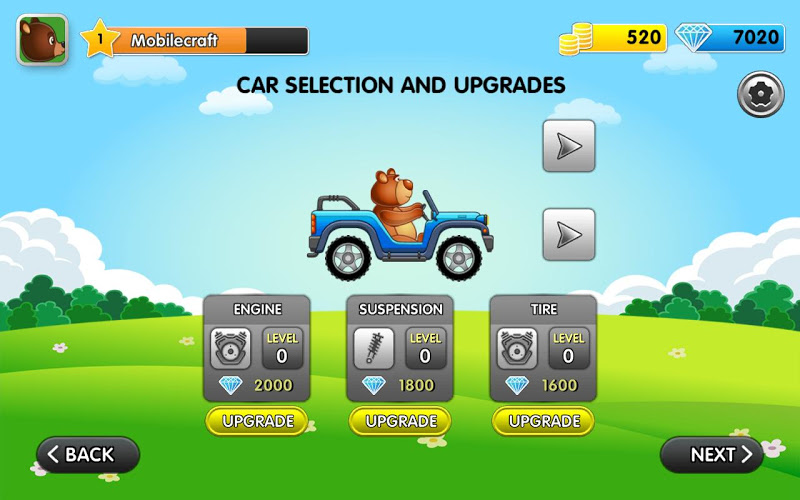Tap the gold coins balance

[x=613, y=38]
